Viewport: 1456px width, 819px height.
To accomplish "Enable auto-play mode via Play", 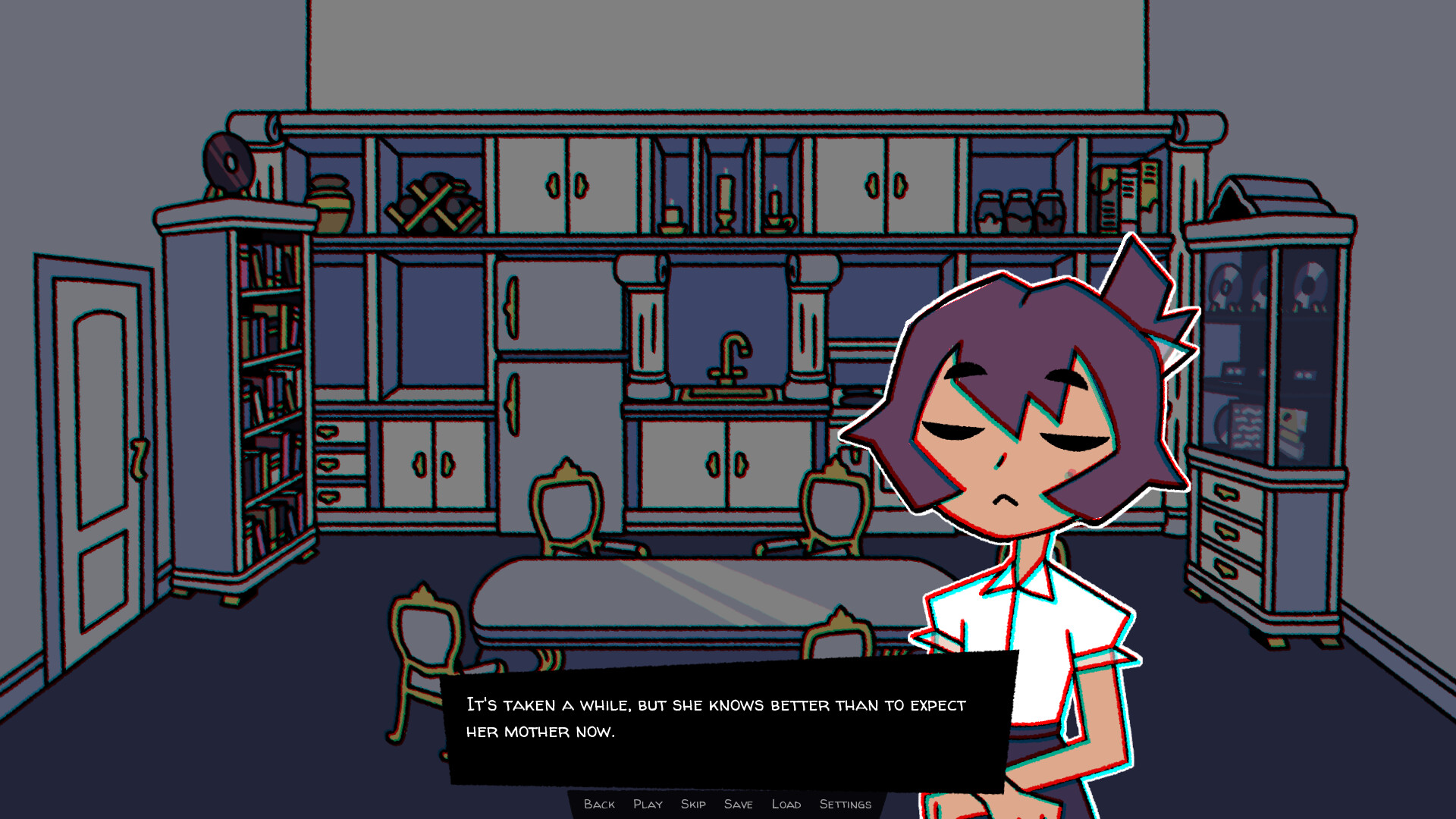I will click(648, 804).
